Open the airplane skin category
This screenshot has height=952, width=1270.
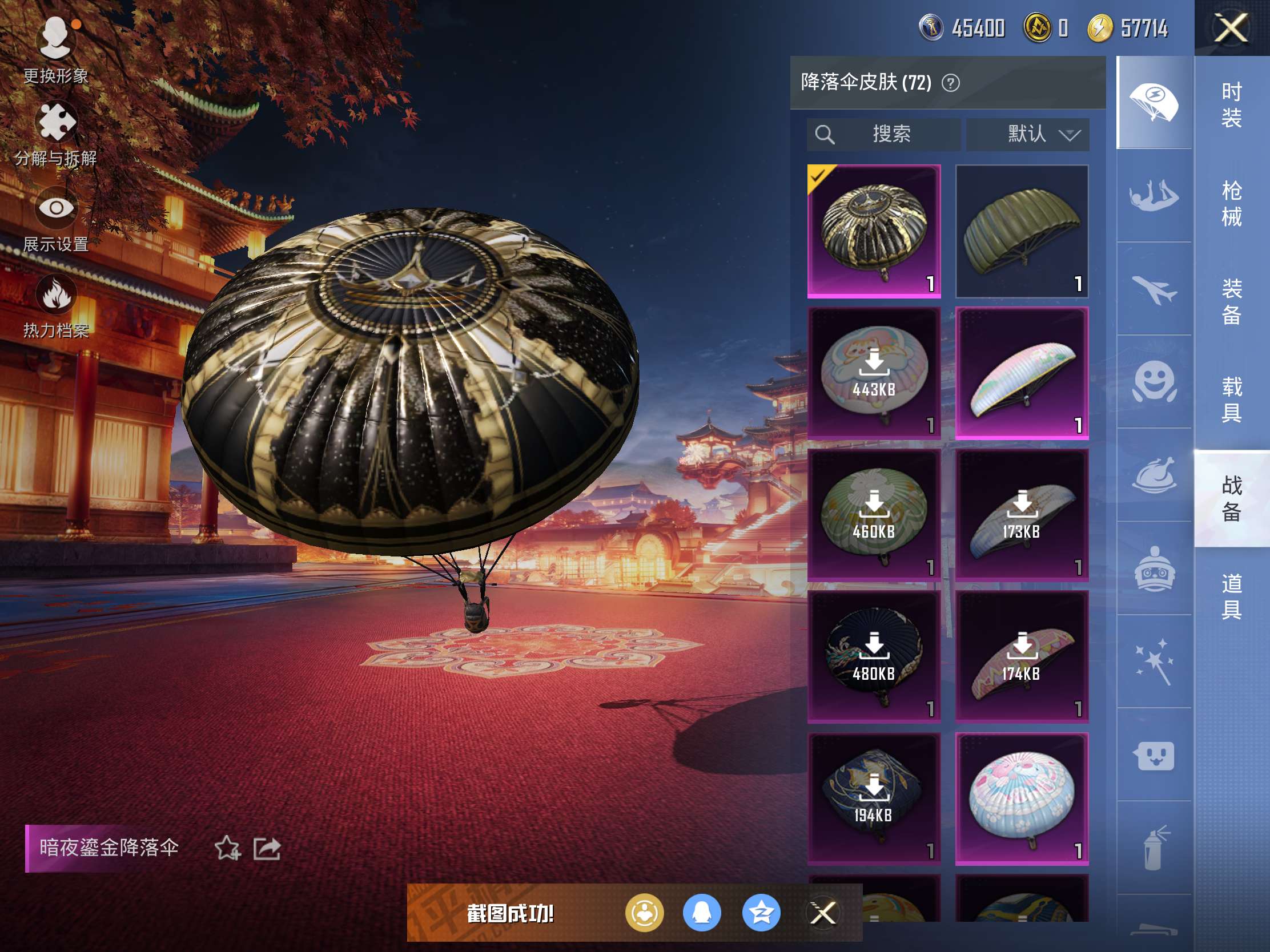(x=1154, y=289)
